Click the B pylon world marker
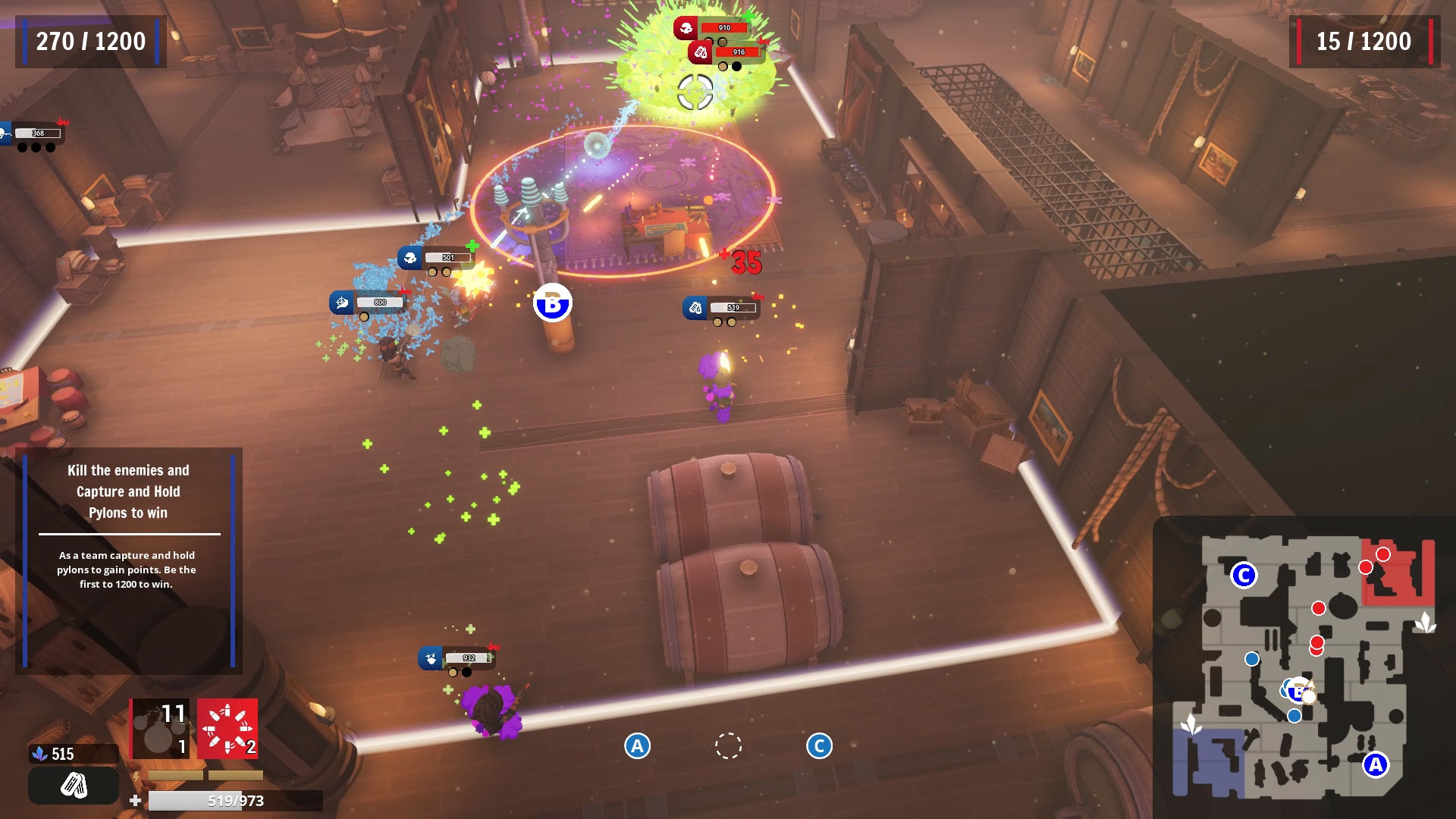Viewport: 1456px width, 819px height. (x=553, y=303)
